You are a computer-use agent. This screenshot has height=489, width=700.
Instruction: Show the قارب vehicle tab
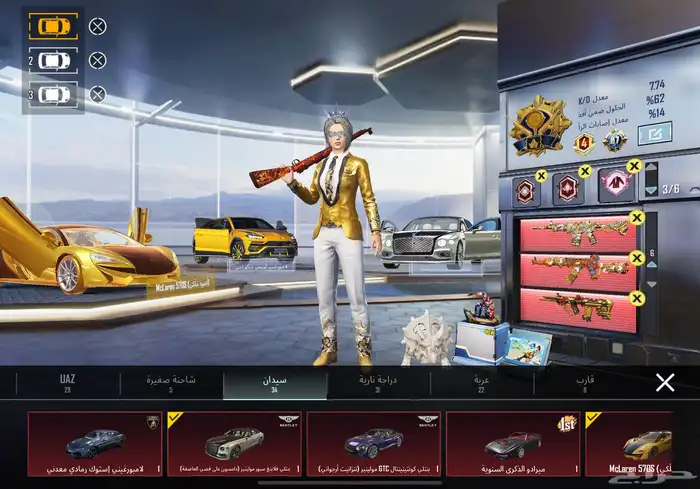(585, 384)
